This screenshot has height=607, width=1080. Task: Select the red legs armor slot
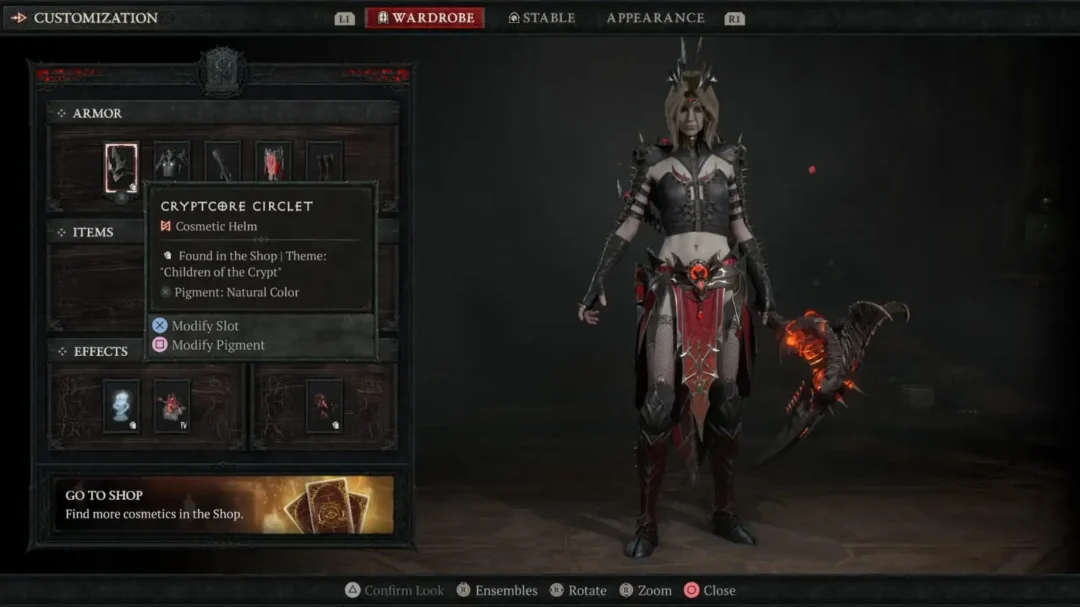(273, 162)
